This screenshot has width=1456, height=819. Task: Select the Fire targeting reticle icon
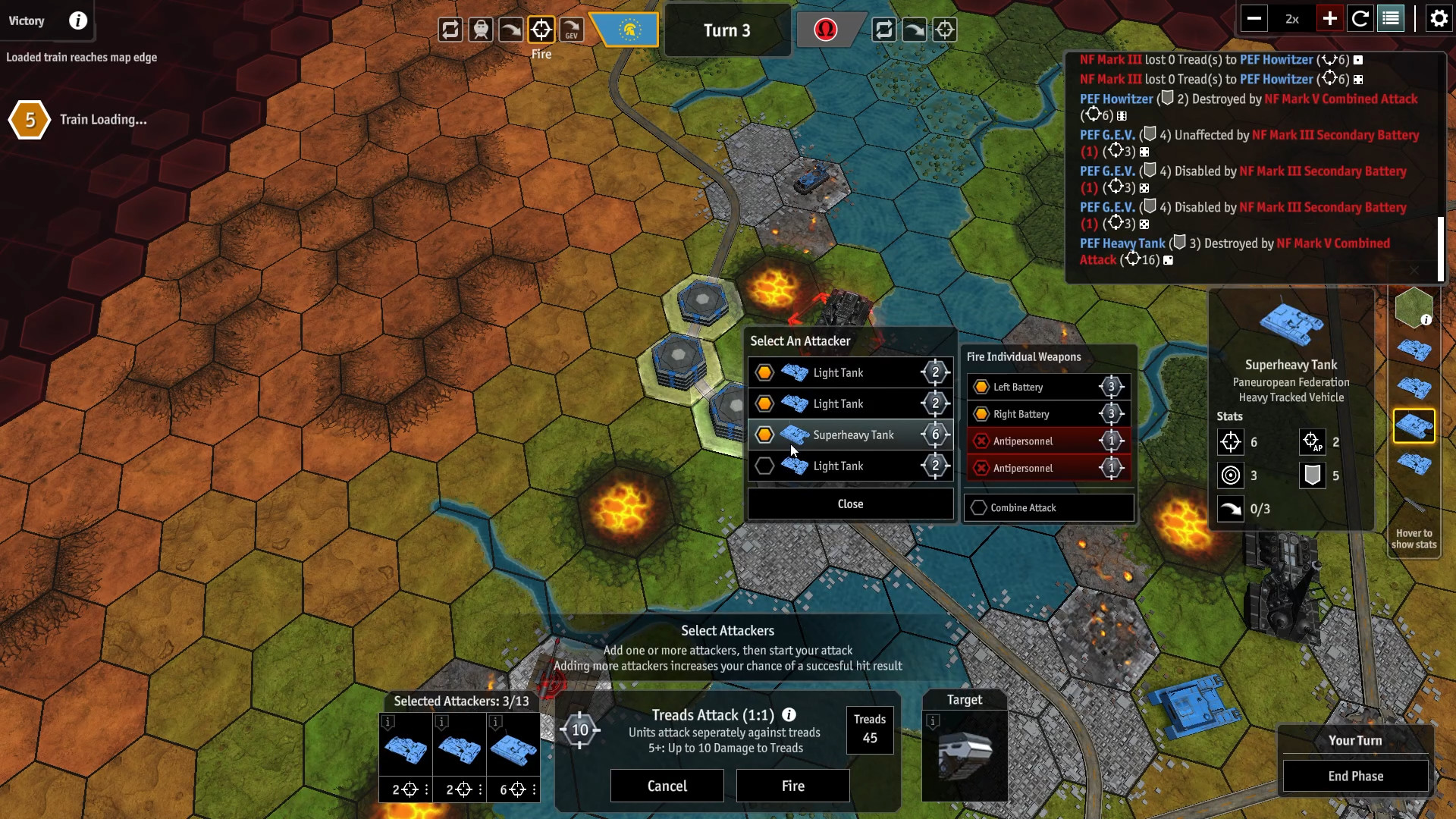[541, 29]
